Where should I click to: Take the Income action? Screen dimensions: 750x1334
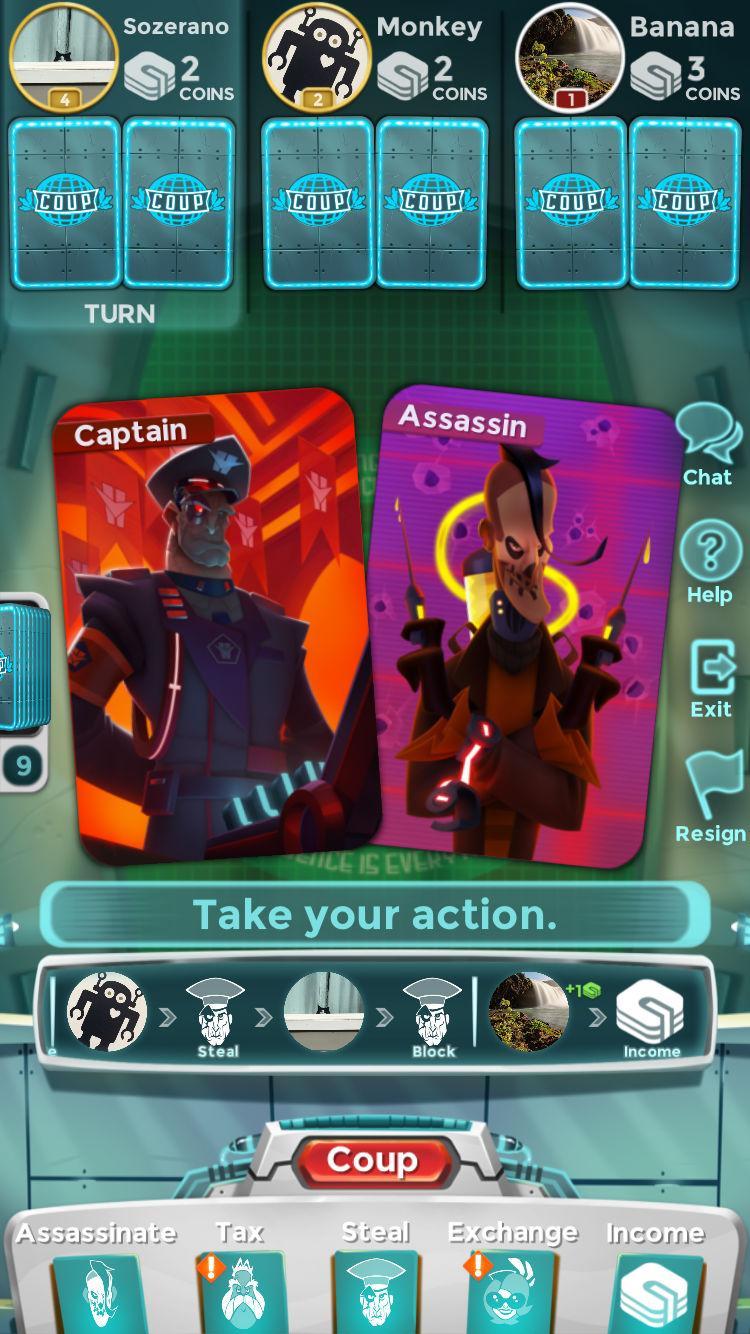[654, 1280]
